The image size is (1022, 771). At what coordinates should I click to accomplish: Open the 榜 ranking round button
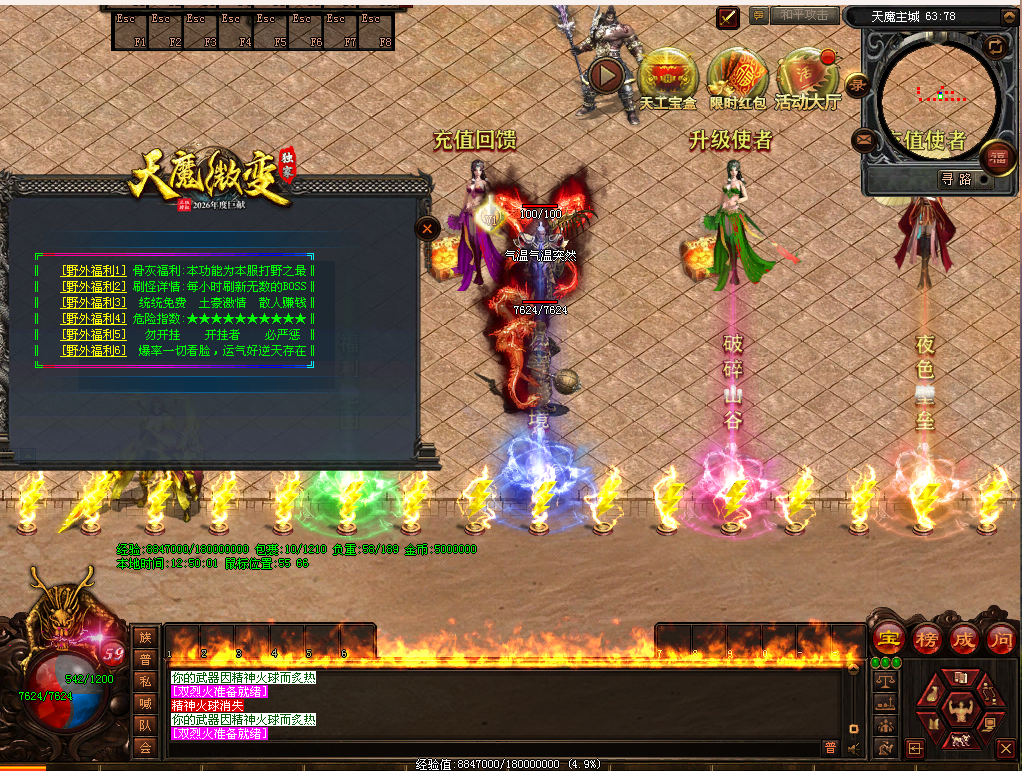pyautogui.click(x=926, y=638)
